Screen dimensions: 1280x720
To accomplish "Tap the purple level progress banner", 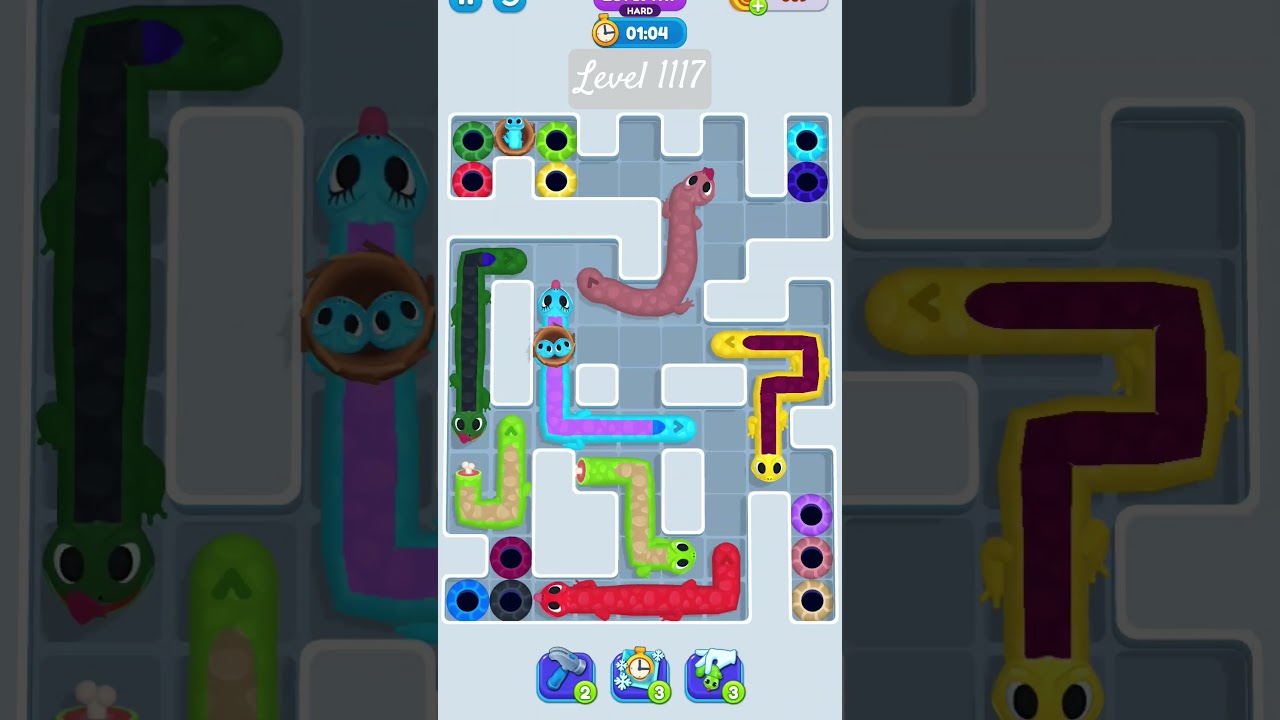I will 640,2.
